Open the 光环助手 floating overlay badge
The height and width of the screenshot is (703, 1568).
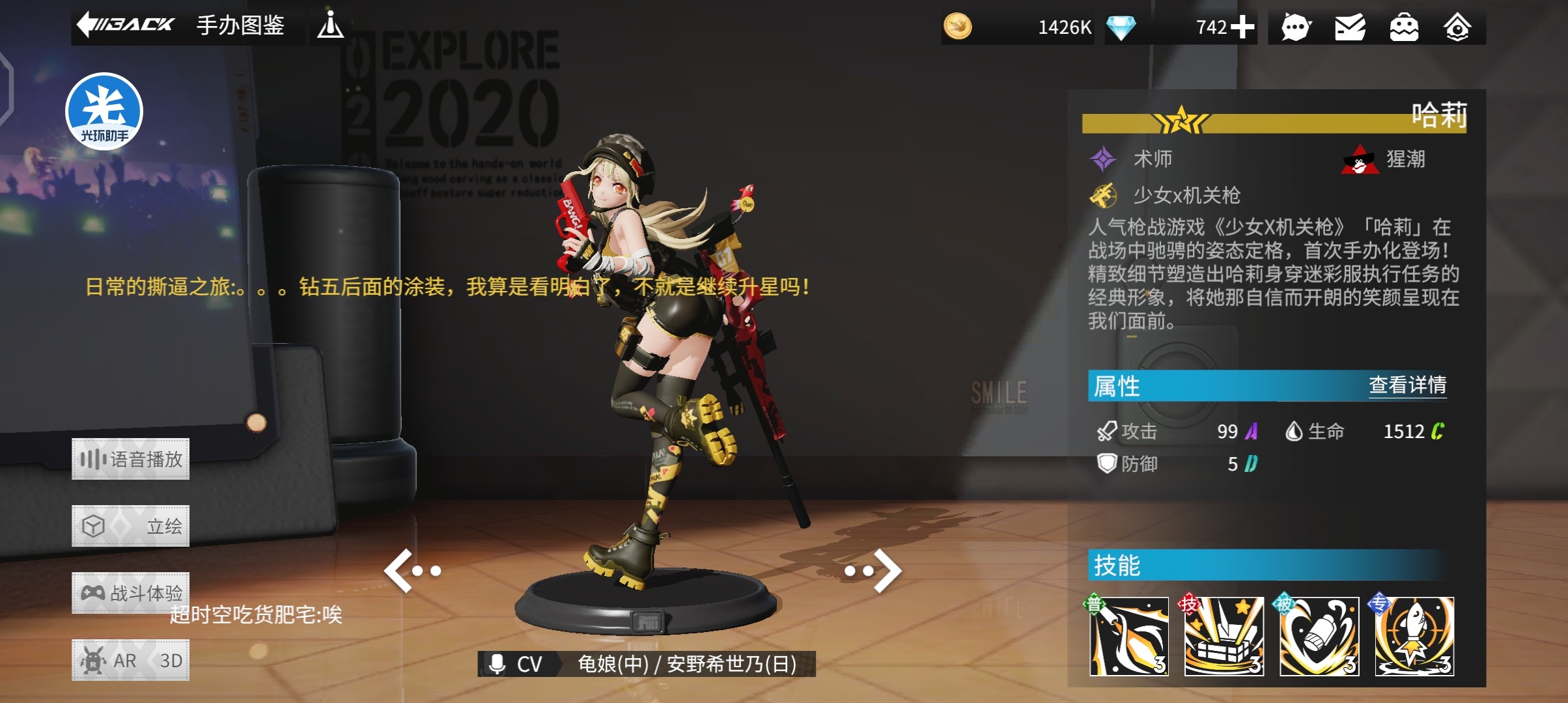[x=104, y=111]
